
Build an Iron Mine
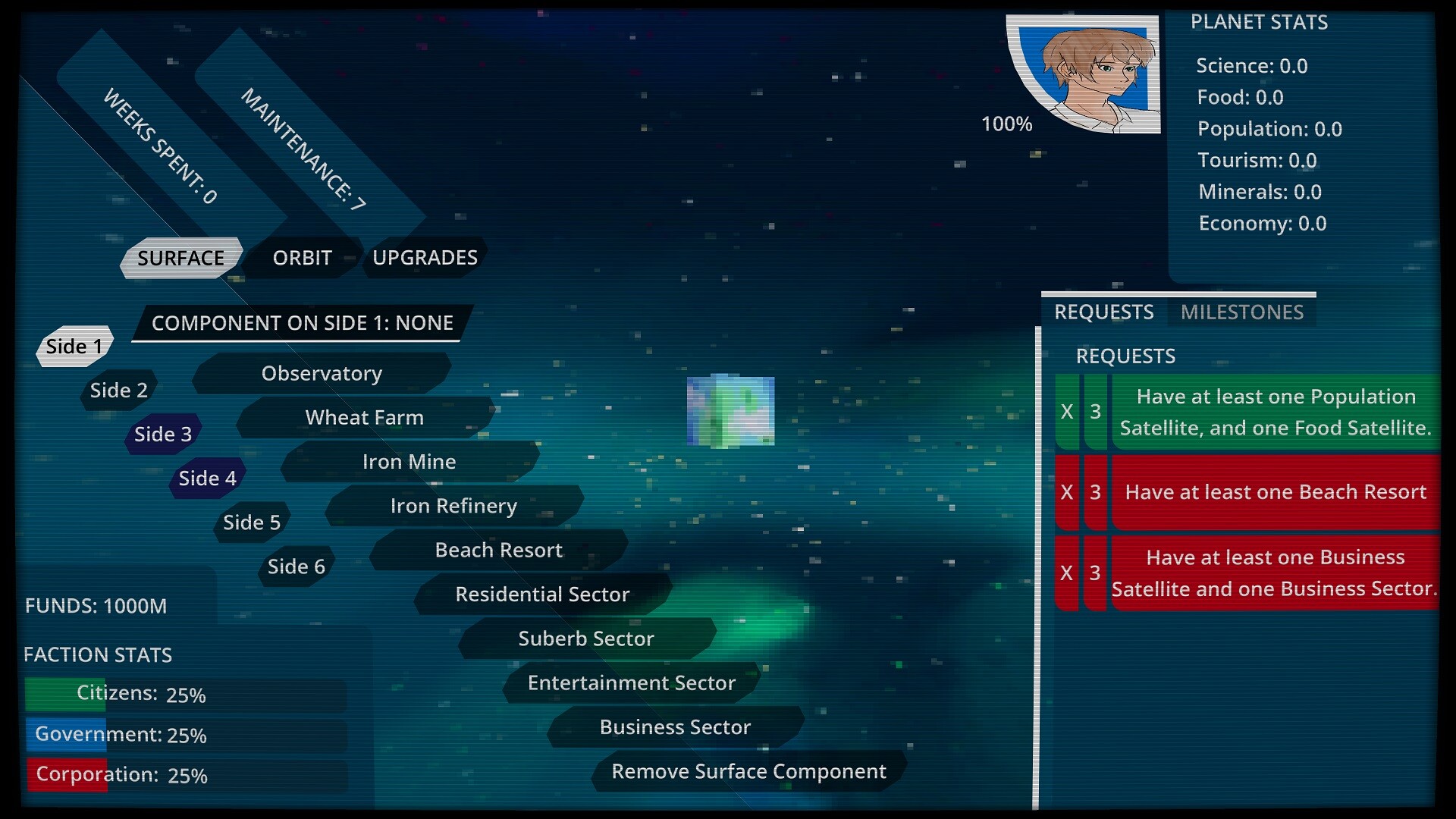pyautogui.click(x=409, y=462)
